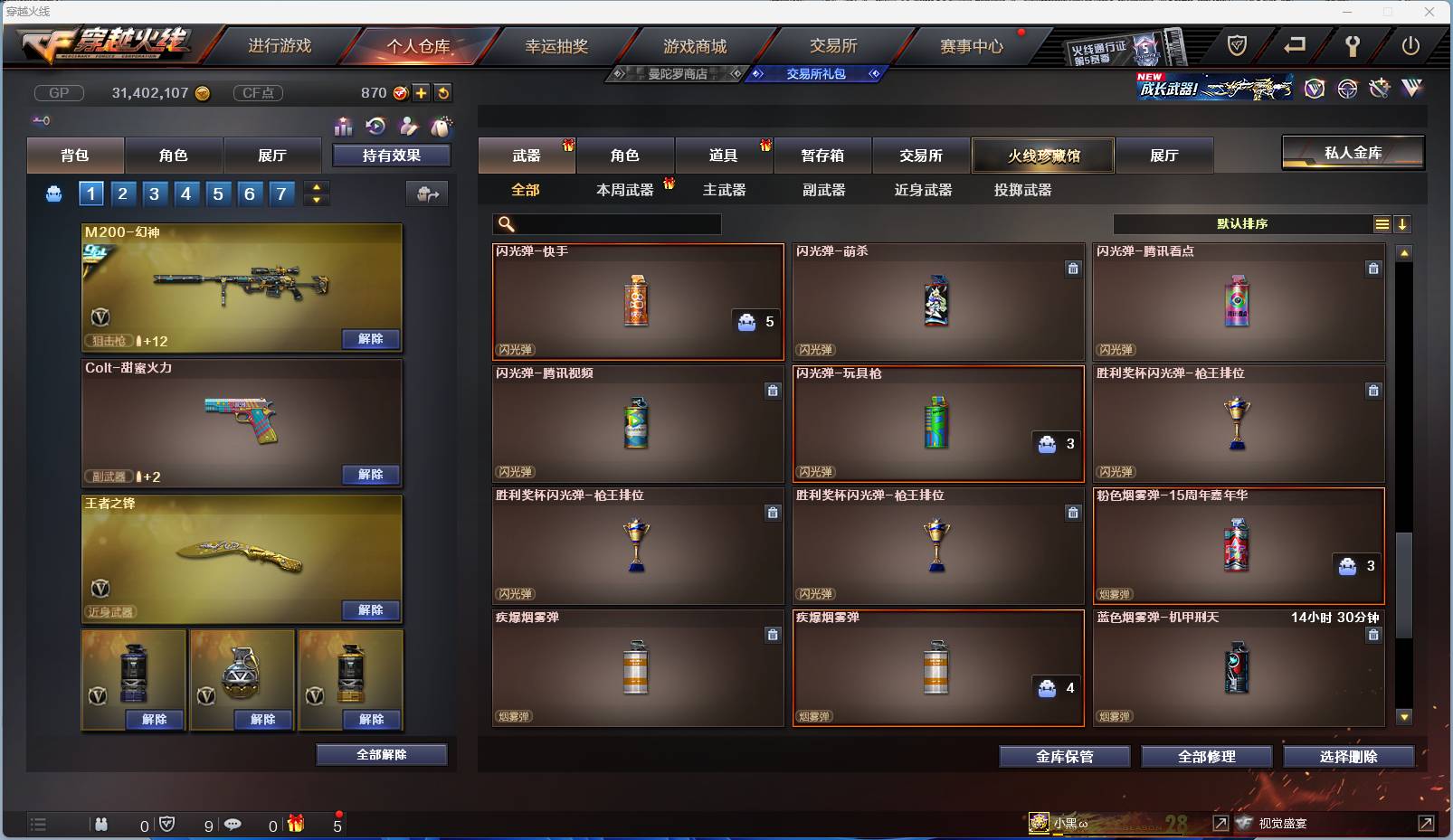This screenshot has height=840, width=1453.
Task: Click the refresh recharge icon beside CF点 balance
Action: (x=443, y=92)
